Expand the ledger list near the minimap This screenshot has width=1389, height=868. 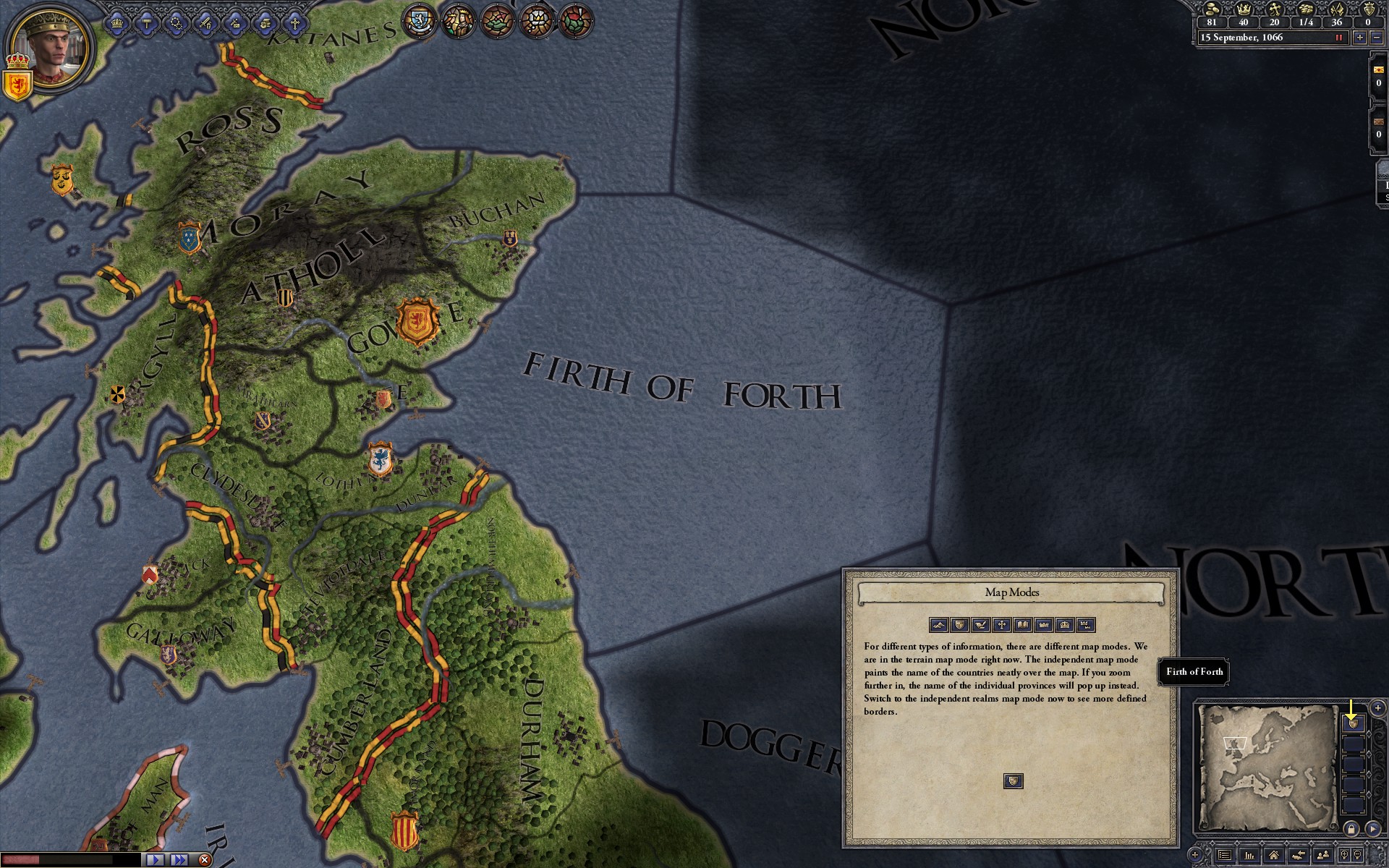[x=1224, y=856]
